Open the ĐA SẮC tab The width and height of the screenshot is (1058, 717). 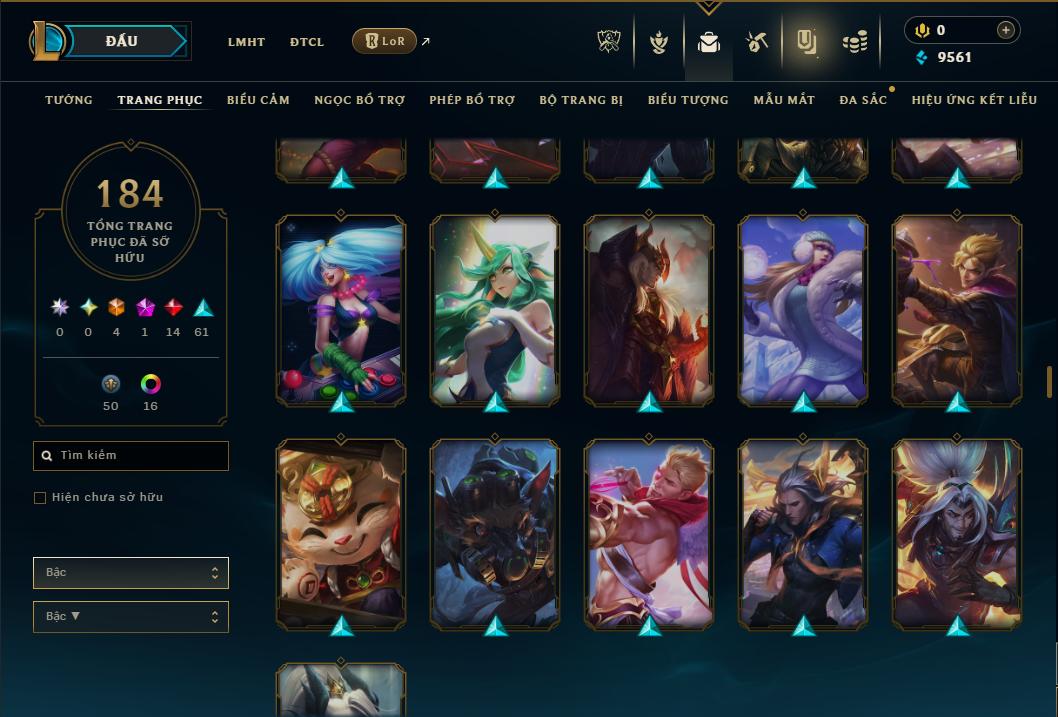(863, 100)
